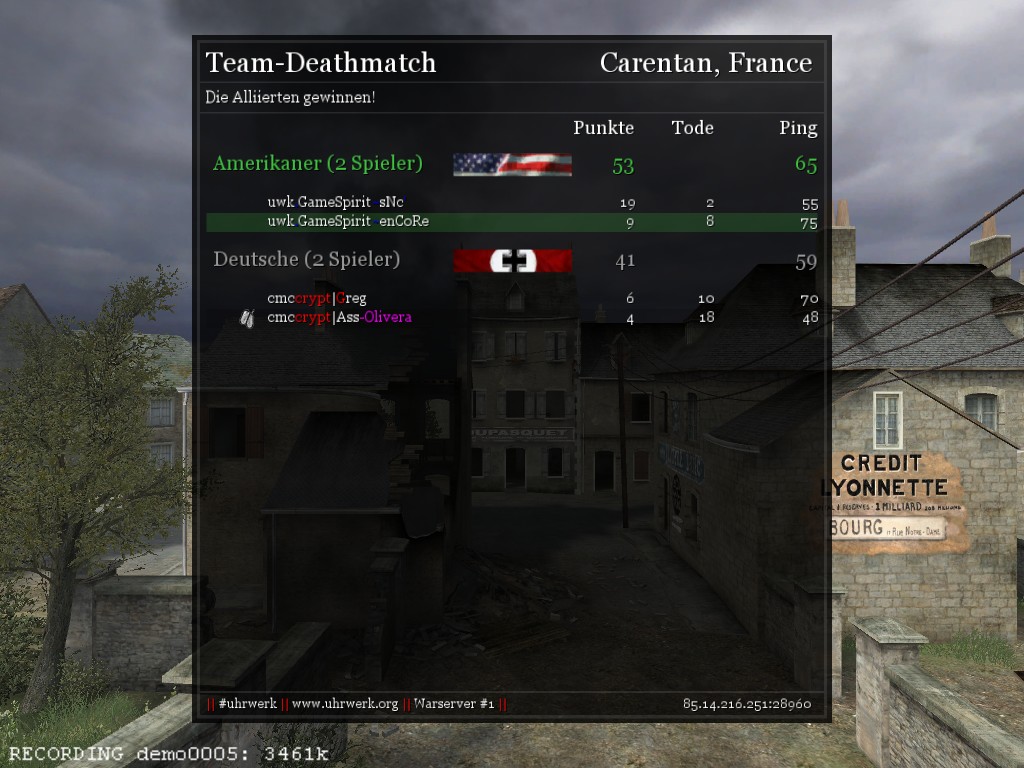Click the Deutsche team header

[306, 260]
